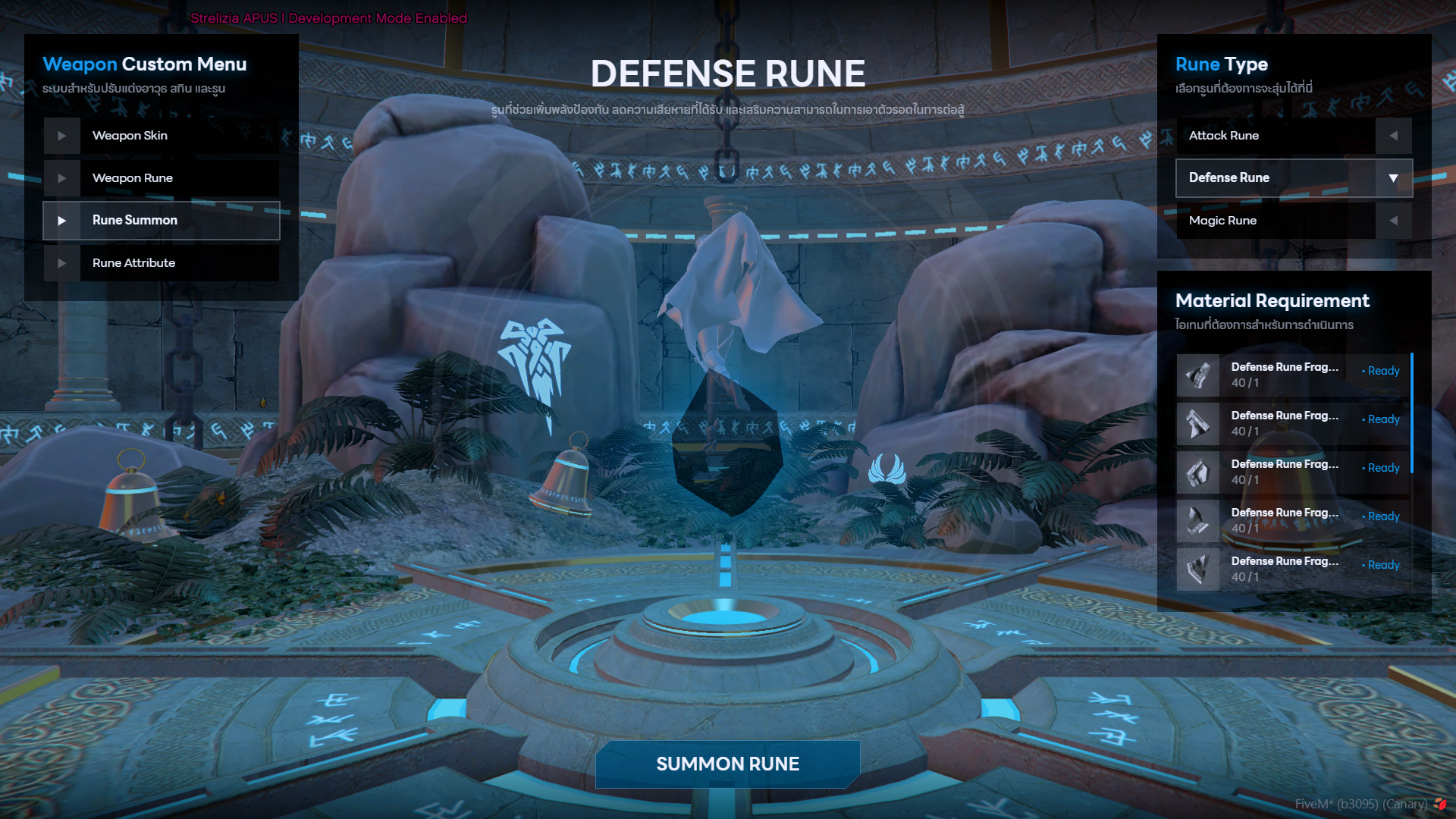Expand the Attack Rune selector arrow
This screenshot has height=819, width=1456.
[x=1394, y=135]
